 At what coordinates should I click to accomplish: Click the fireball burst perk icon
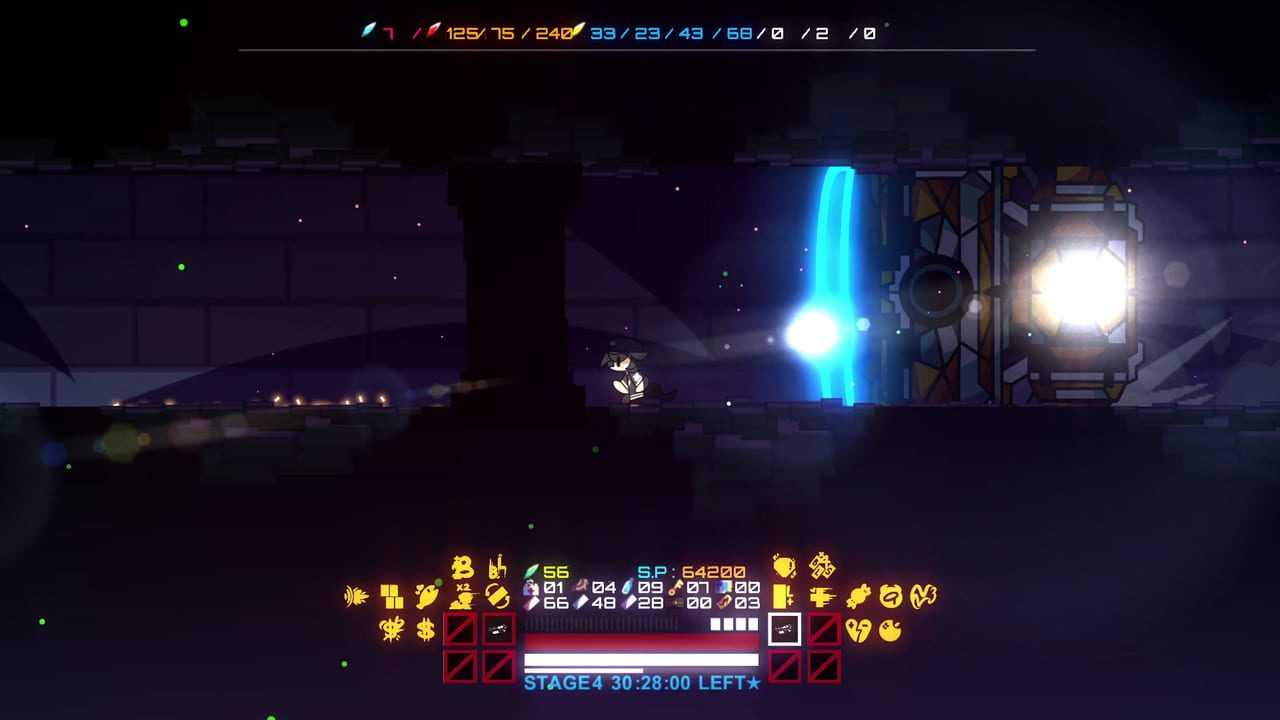click(x=357, y=597)
